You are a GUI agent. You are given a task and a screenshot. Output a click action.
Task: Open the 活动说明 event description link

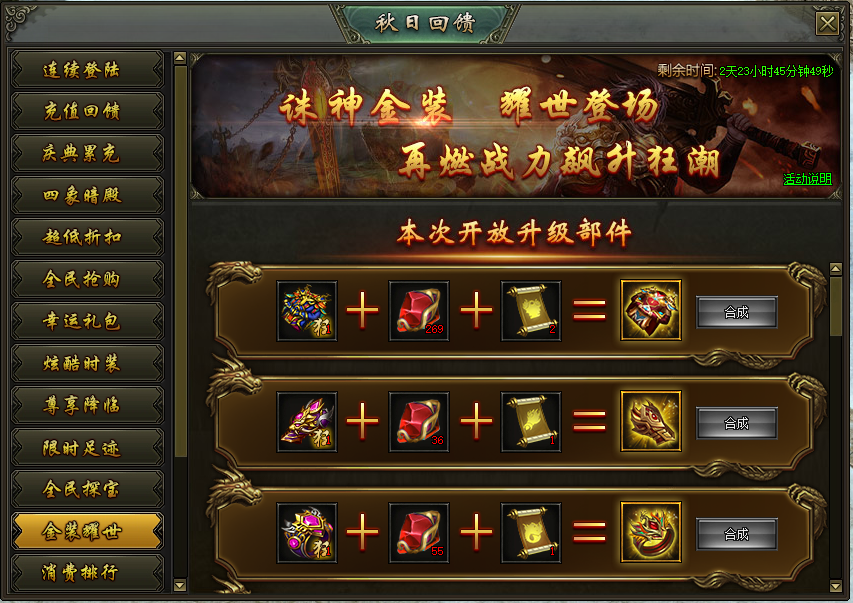(807, 180)
